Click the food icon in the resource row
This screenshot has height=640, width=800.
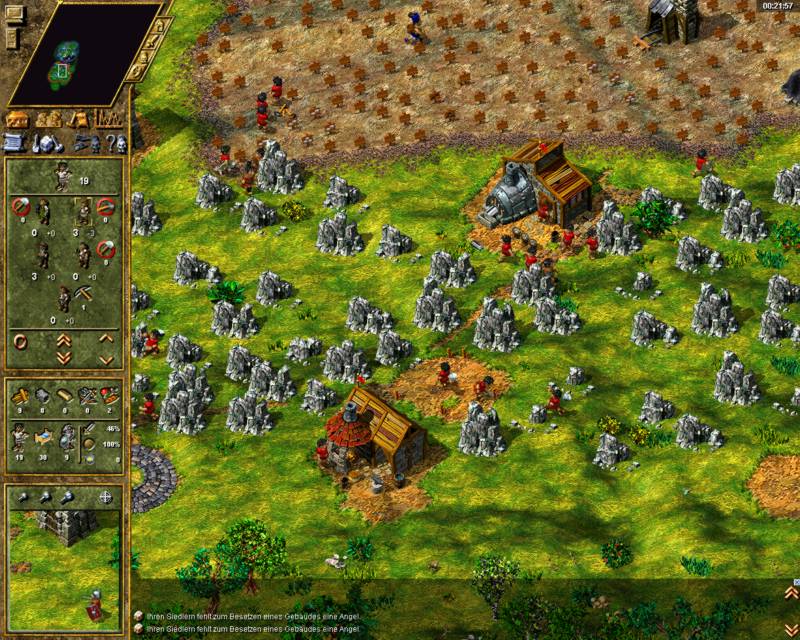[x=109, y=396]
